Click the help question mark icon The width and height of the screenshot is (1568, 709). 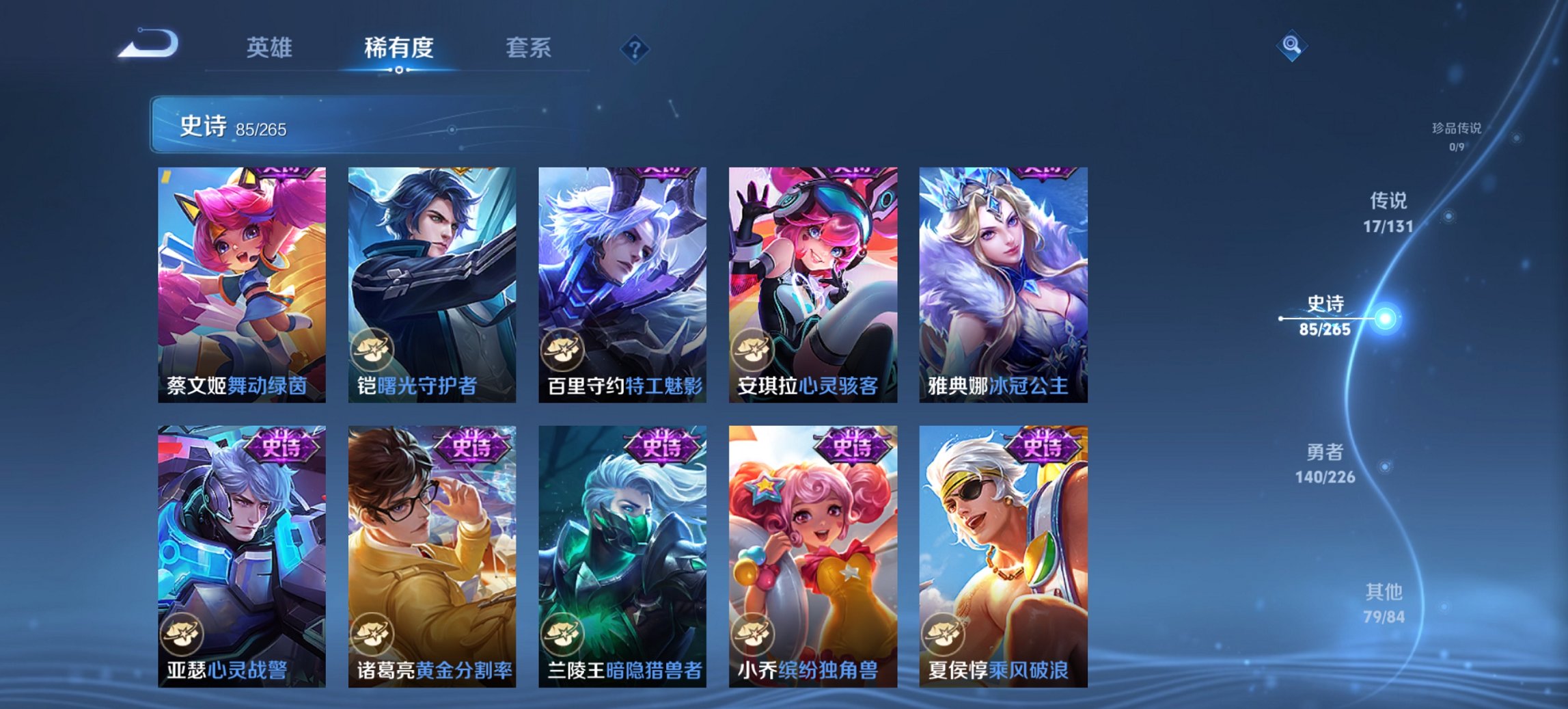tap(635, 49)
